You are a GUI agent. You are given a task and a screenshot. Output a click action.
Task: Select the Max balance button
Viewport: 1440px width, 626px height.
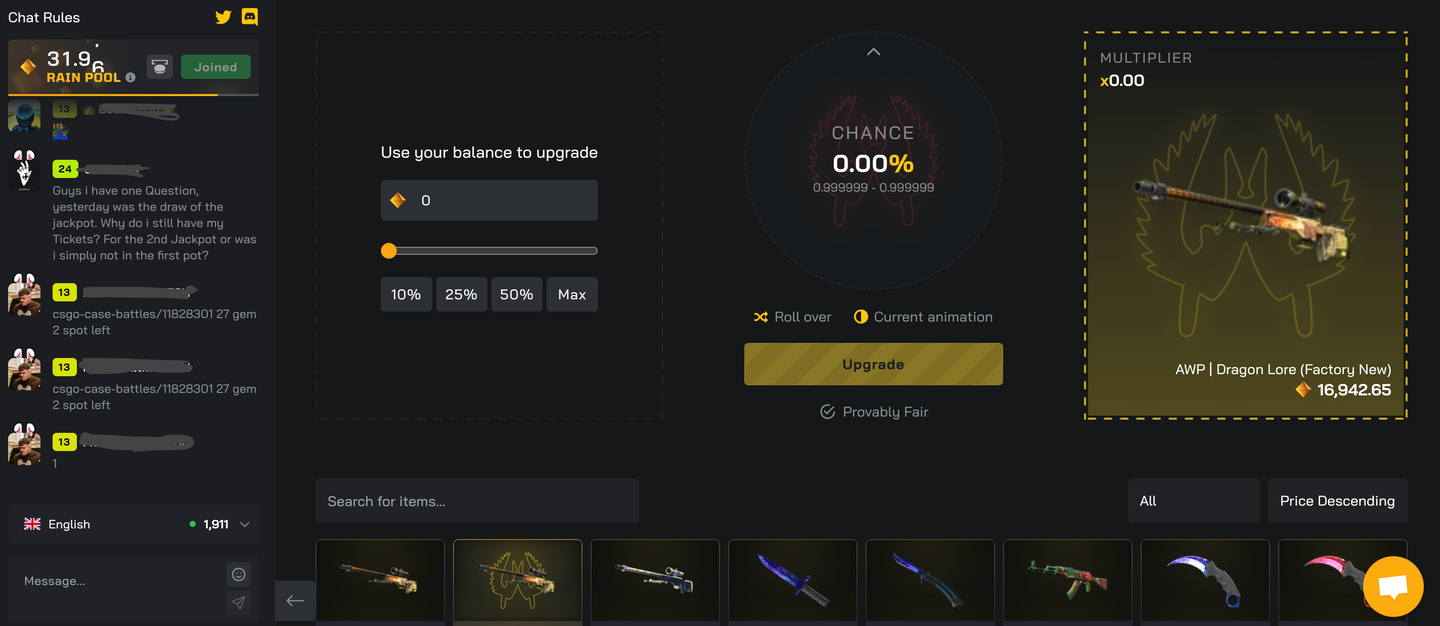click(x=572, y=295)
